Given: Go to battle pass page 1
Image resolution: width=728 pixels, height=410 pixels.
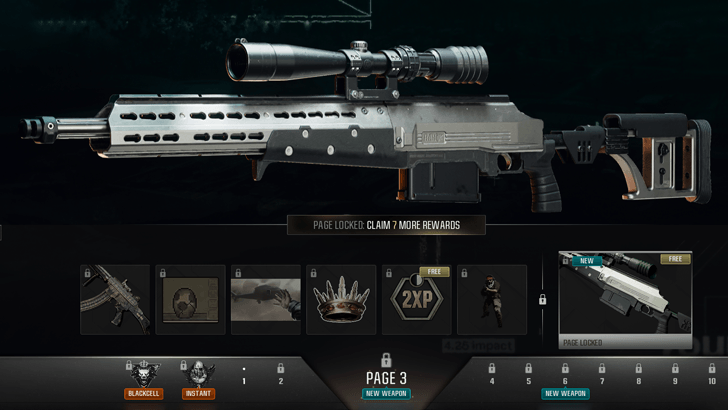Looking at the screenshot, I should click(243, 376).
